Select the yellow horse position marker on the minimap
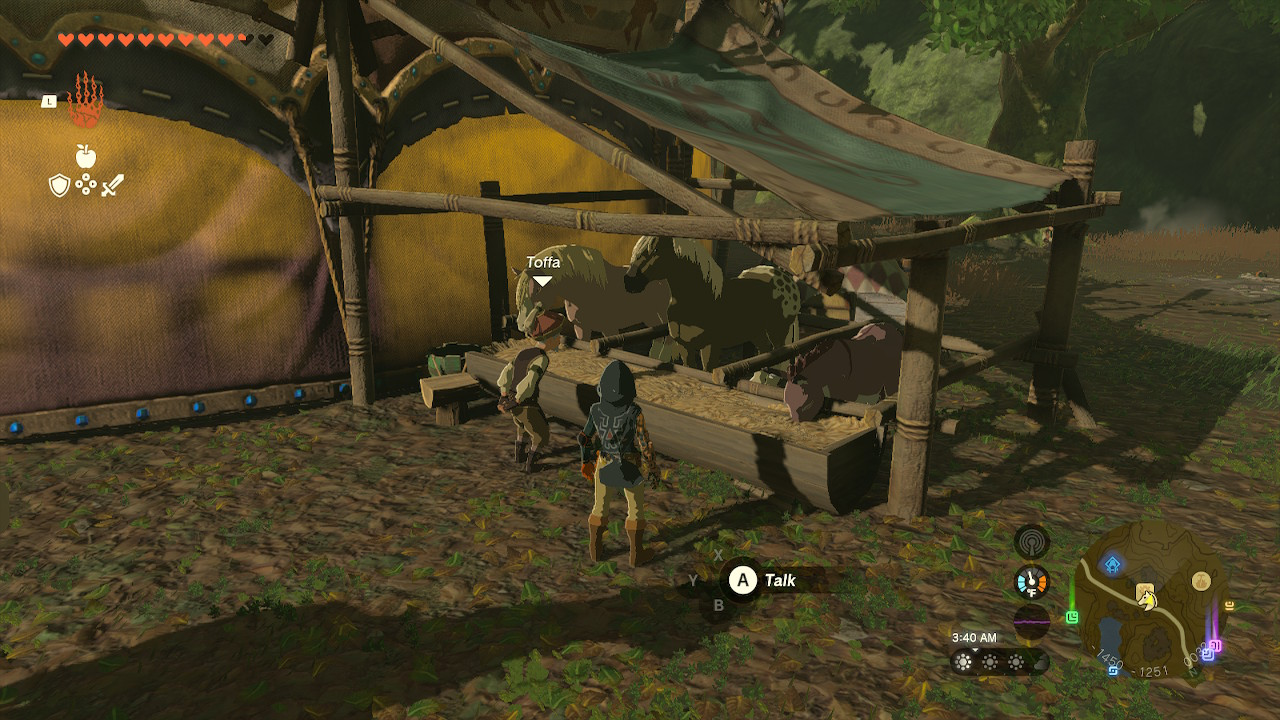 [1146, 601]
